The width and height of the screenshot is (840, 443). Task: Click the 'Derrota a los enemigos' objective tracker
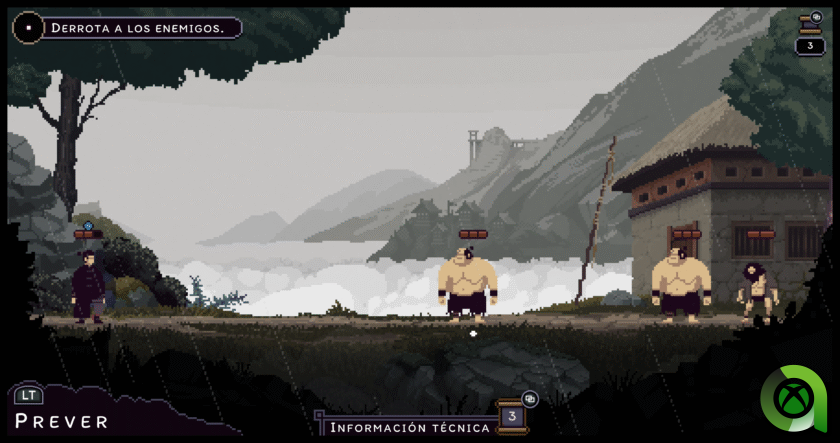coord(134,28)
